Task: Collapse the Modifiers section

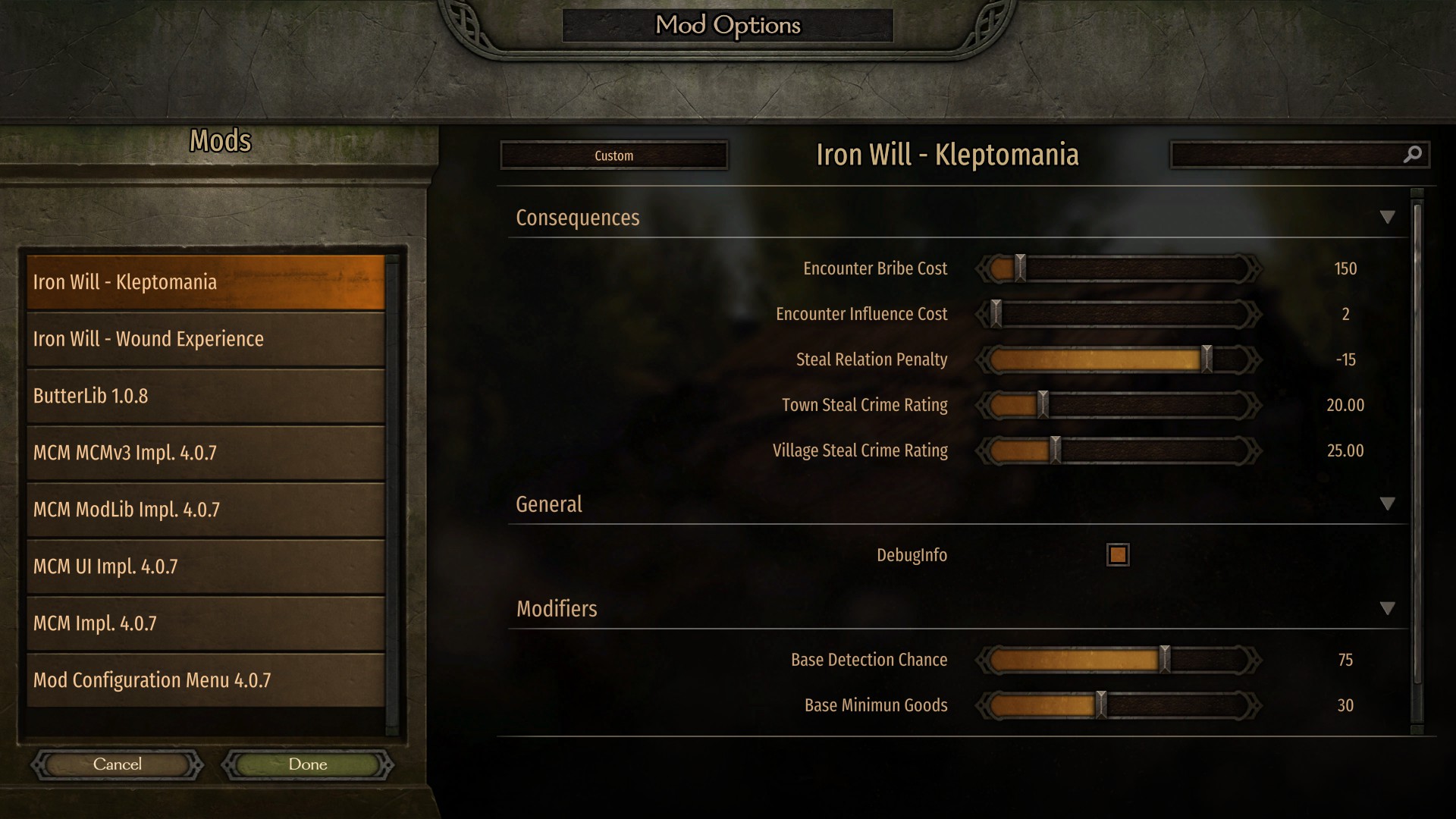Action: tap(1387, 609)
